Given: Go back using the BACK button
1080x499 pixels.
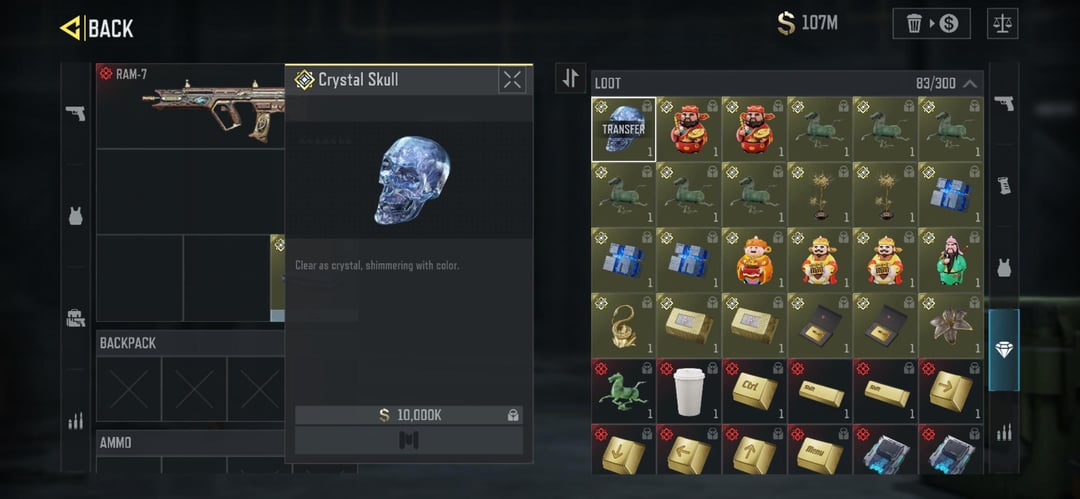Looking at the screenshot, I should pos(97,29).
